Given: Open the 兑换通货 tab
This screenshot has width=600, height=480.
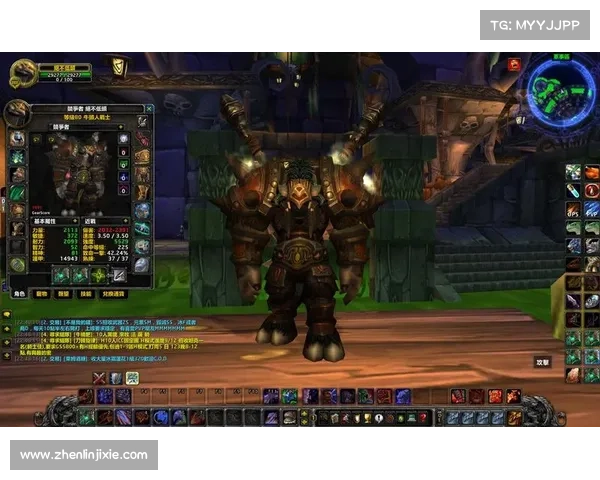Looking at the screenshot, I should tap(113, 294).
